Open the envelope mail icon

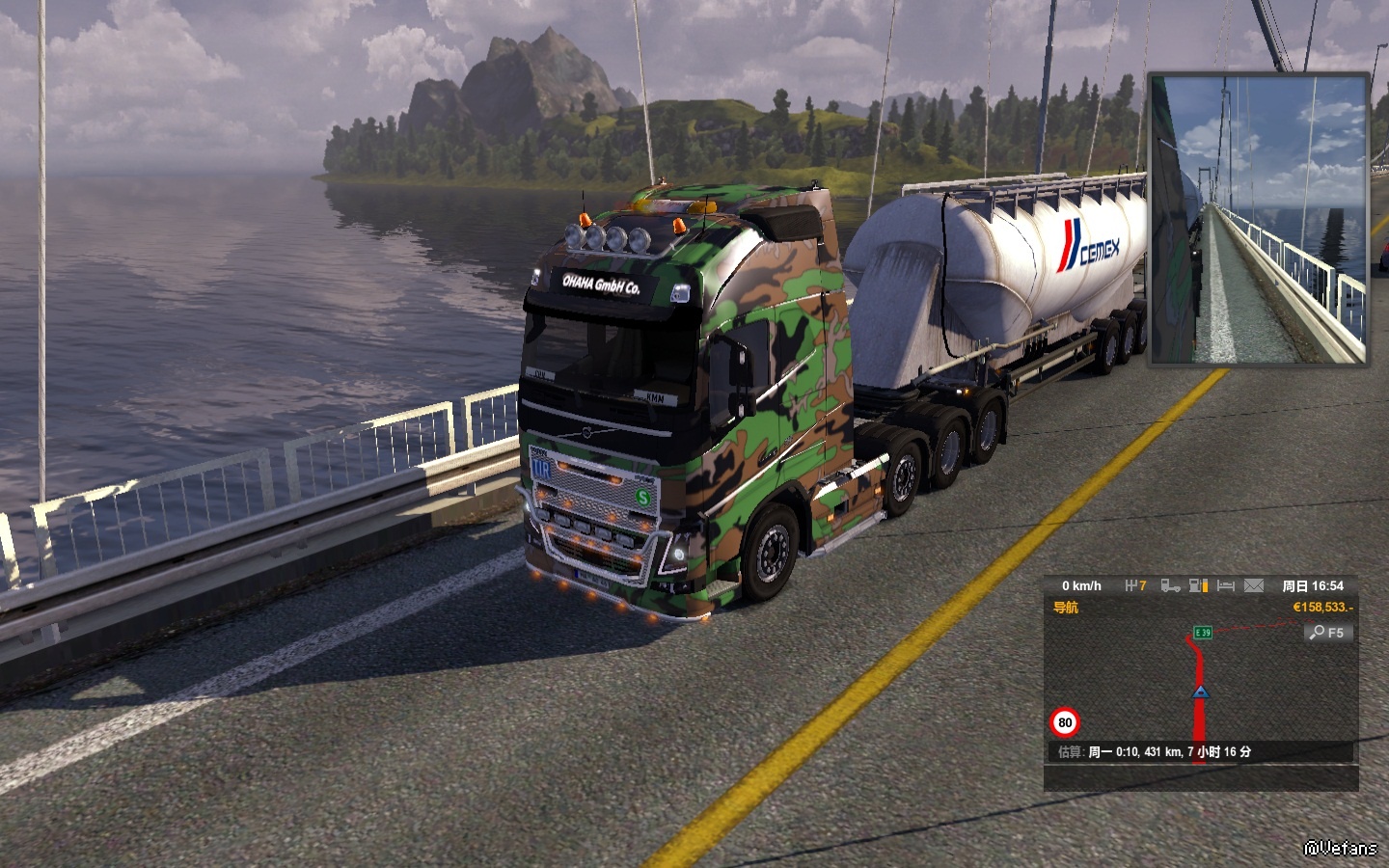(1253, 585)
